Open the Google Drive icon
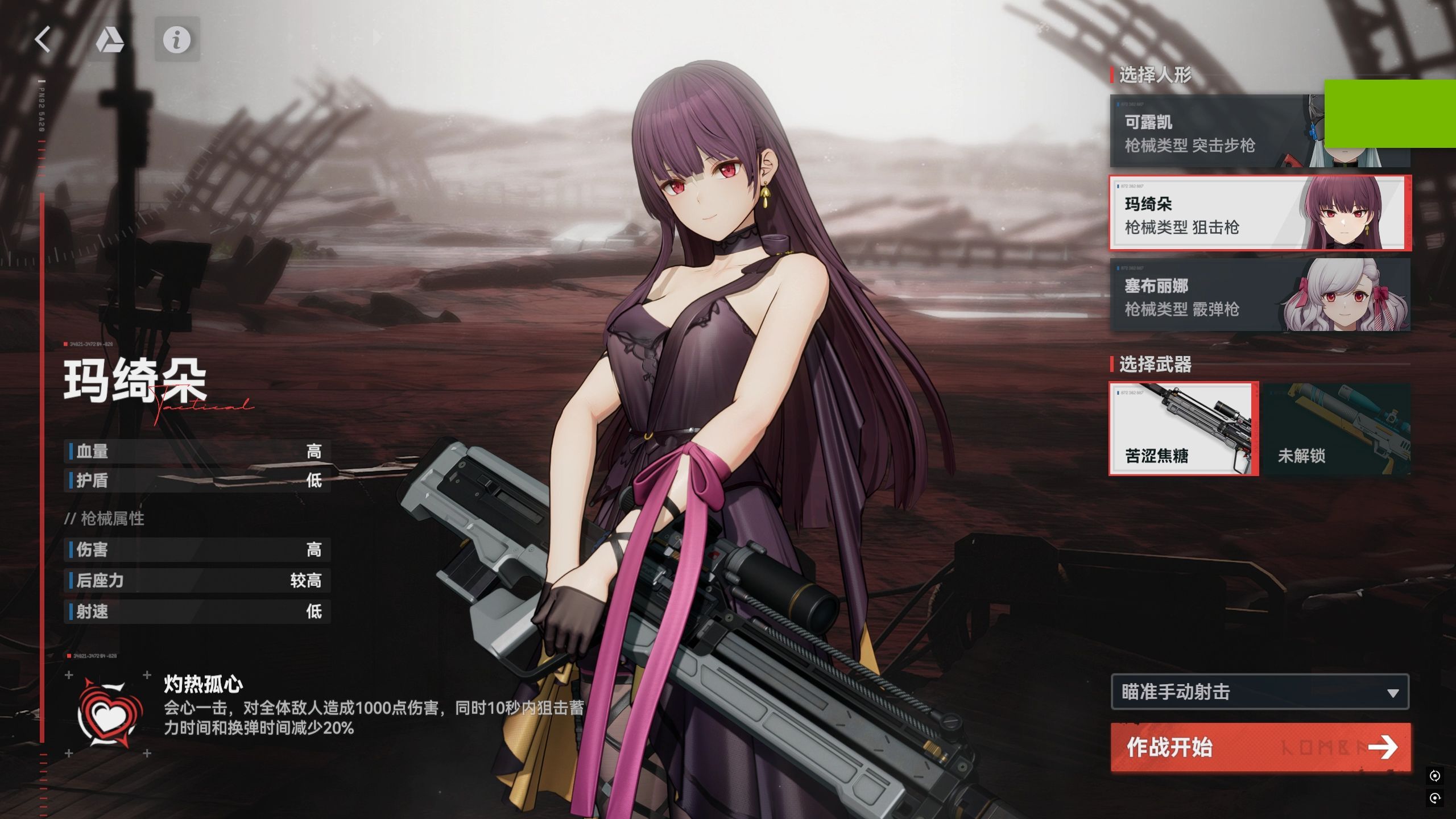1456x819 pixels. [111, 41]
